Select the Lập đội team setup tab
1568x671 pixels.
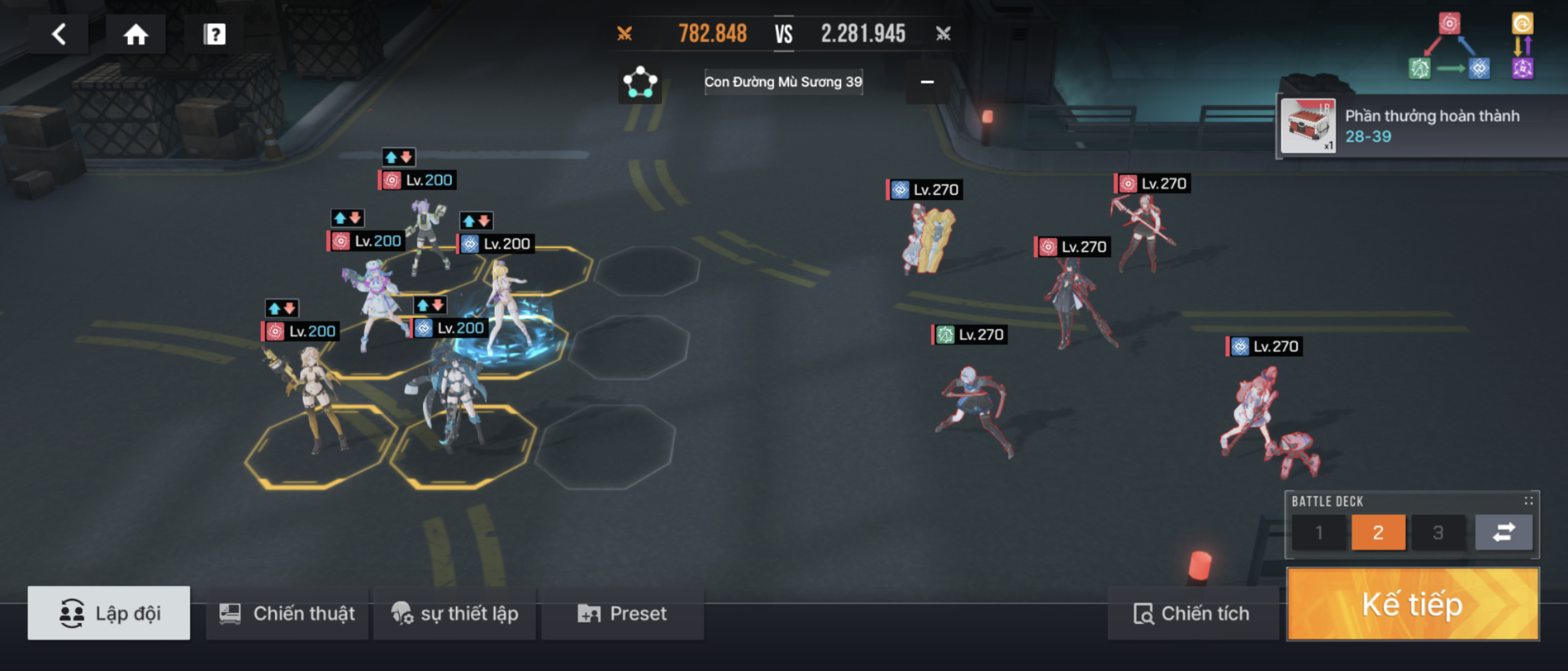point(109,613)
